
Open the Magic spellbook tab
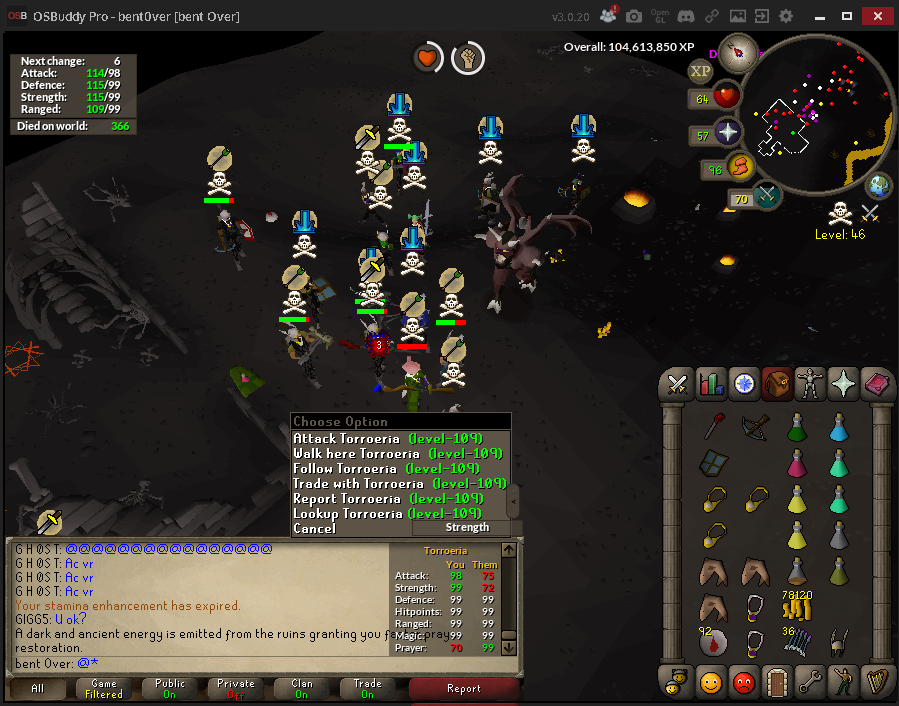click(875, 383)
